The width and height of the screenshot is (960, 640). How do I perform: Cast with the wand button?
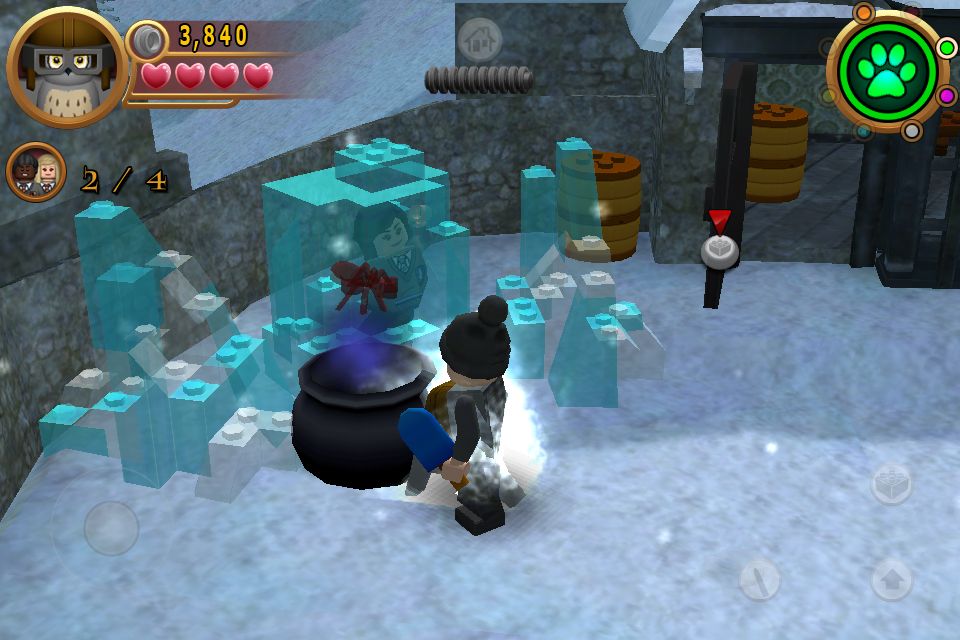tap(760, 578)
